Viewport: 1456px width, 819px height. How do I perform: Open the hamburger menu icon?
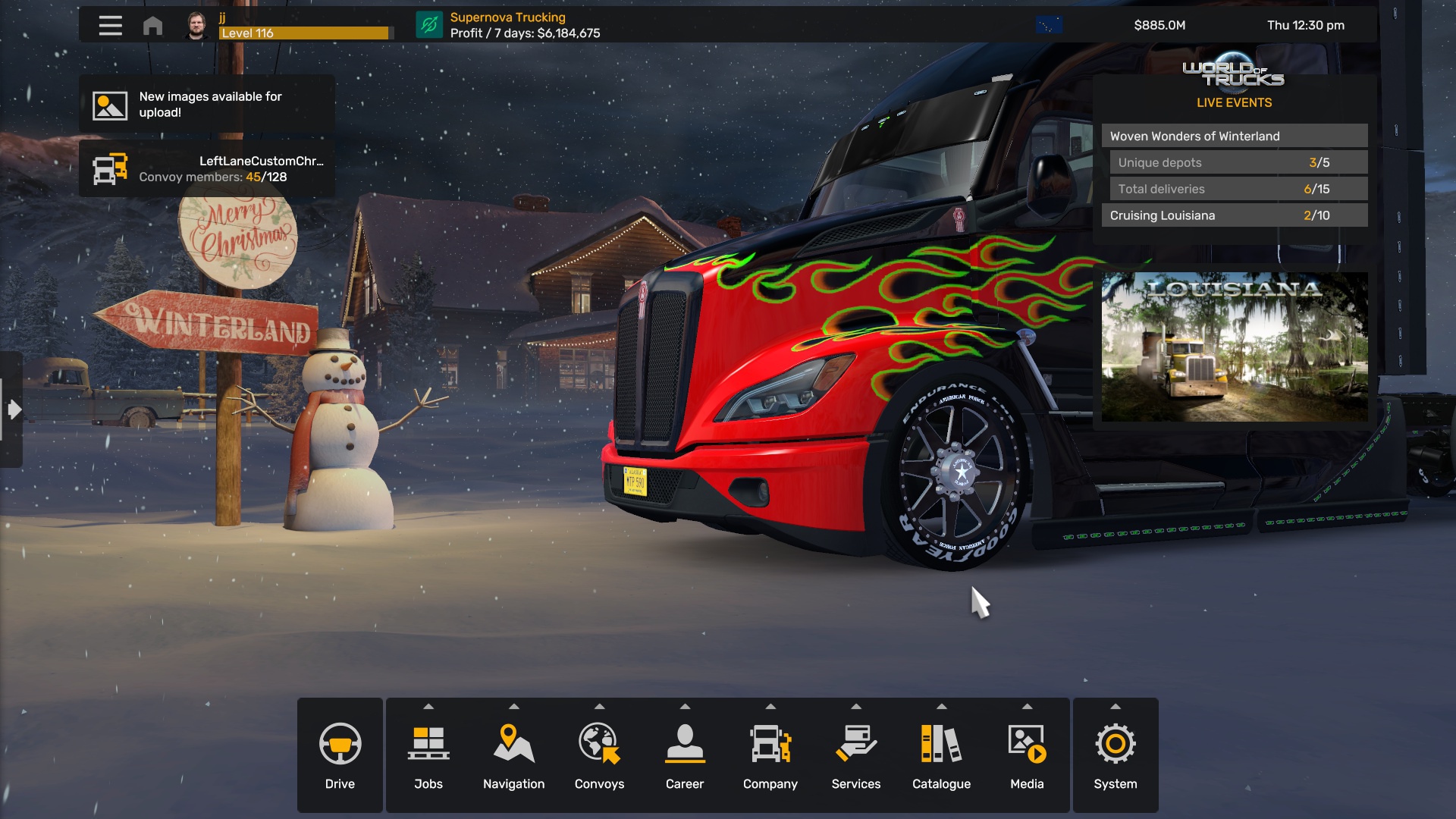coord(110,26)
